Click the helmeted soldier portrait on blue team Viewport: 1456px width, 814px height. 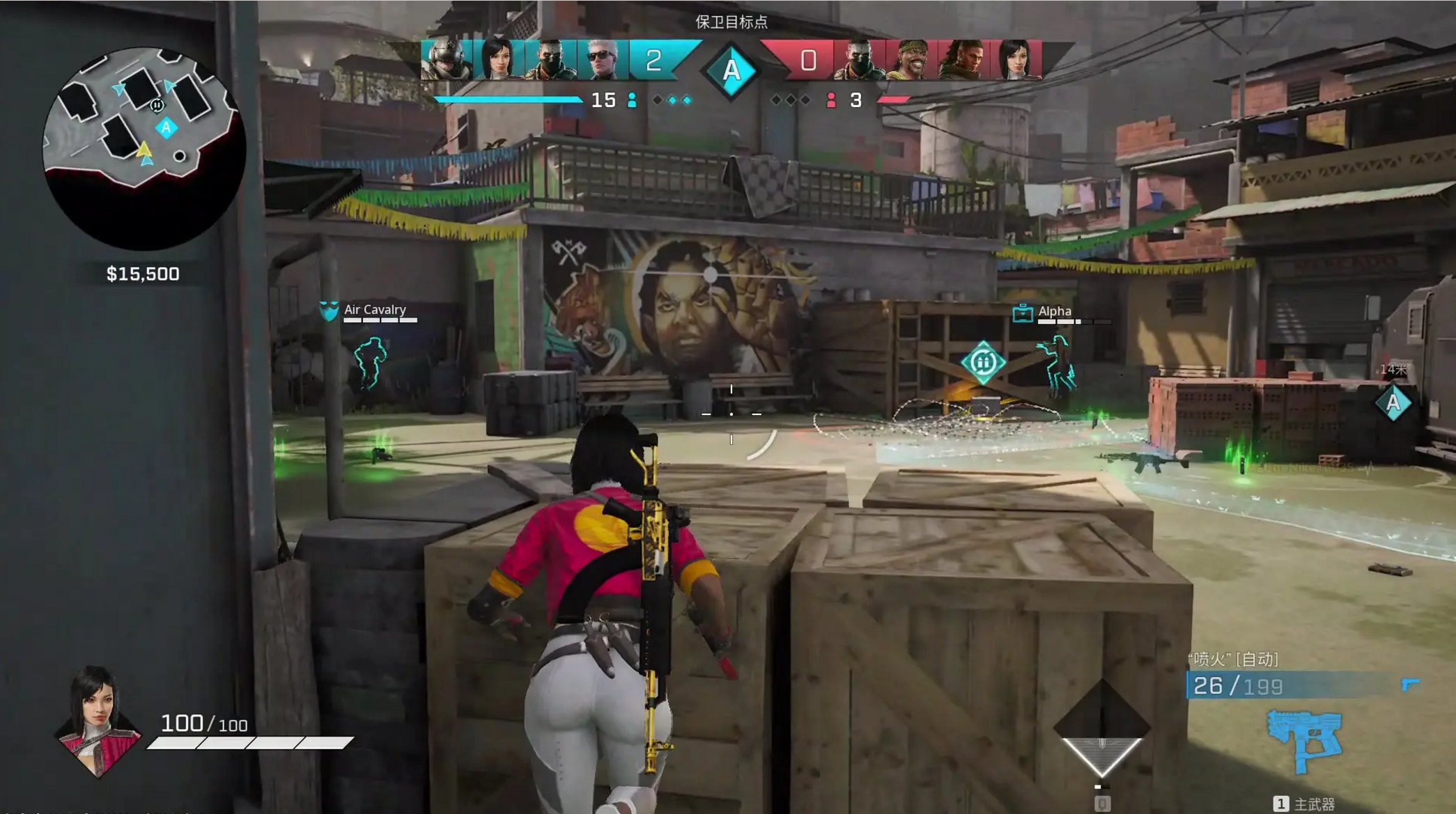pyautogui.click(x=447, y=60)
